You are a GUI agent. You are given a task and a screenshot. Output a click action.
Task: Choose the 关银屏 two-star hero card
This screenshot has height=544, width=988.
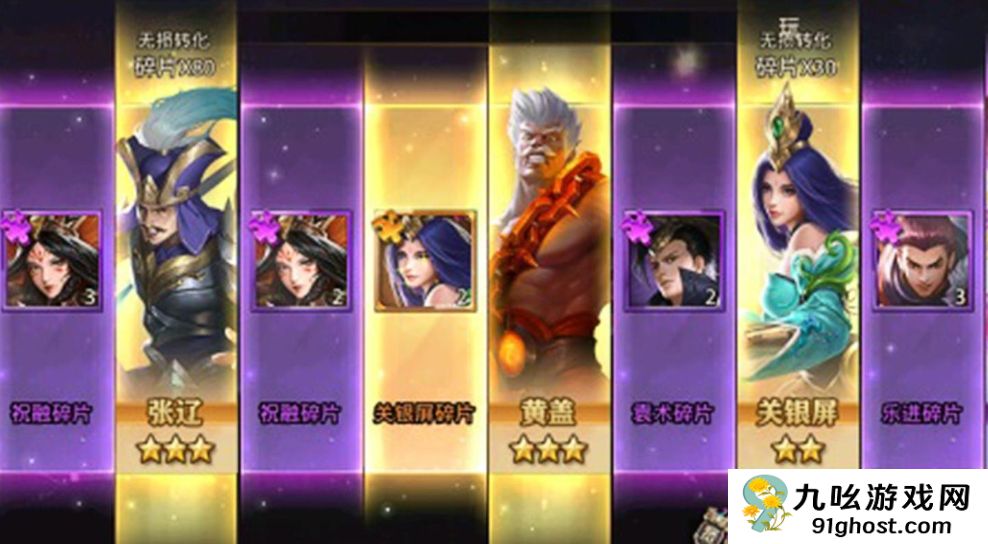[797, 260]
